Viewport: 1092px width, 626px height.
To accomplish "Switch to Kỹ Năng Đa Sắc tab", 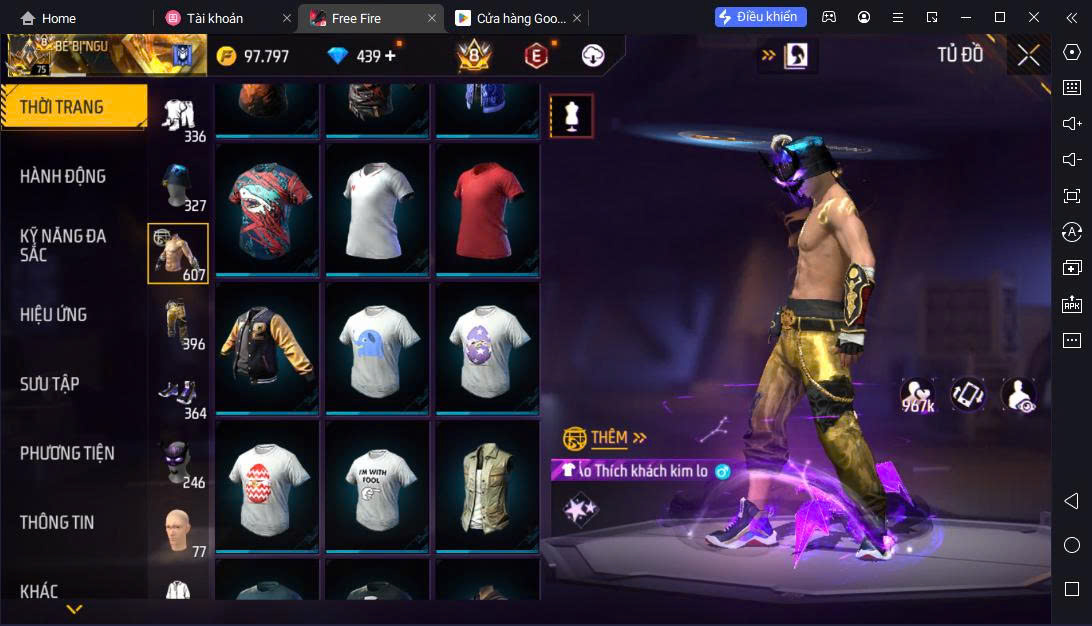I will point(63,245).
